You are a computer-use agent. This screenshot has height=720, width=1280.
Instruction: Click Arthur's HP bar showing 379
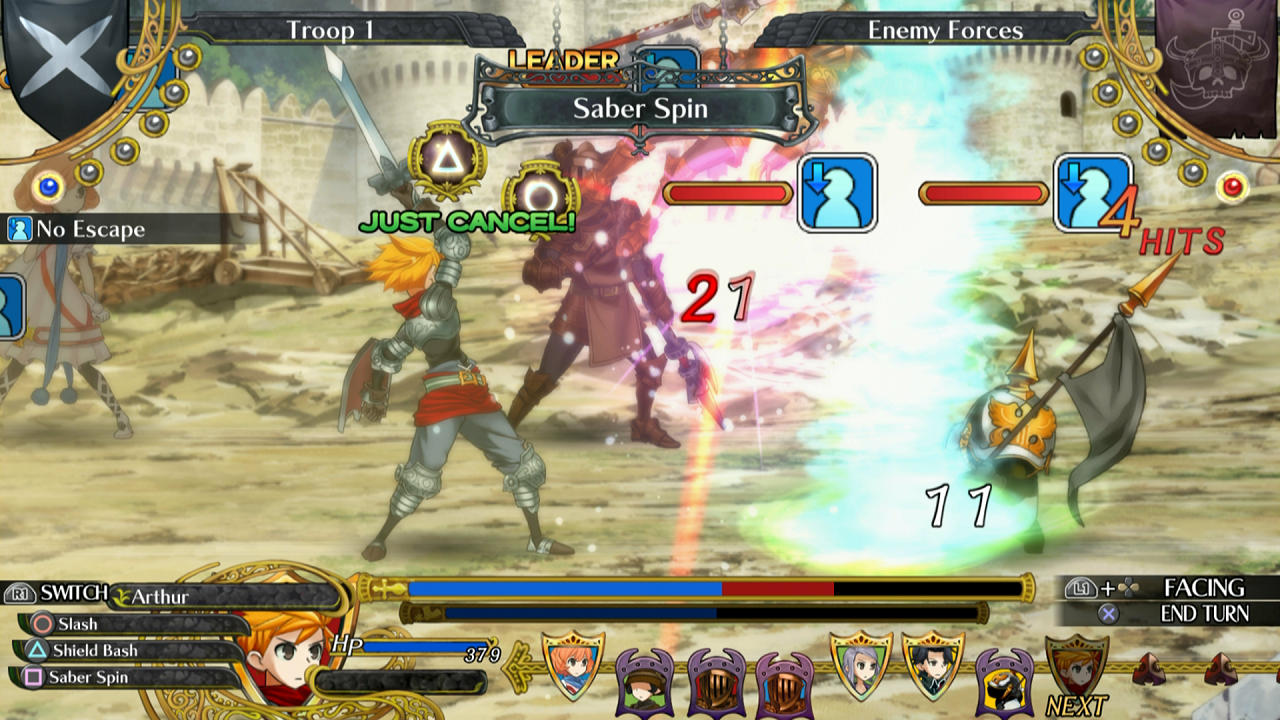tap(420, 649)
